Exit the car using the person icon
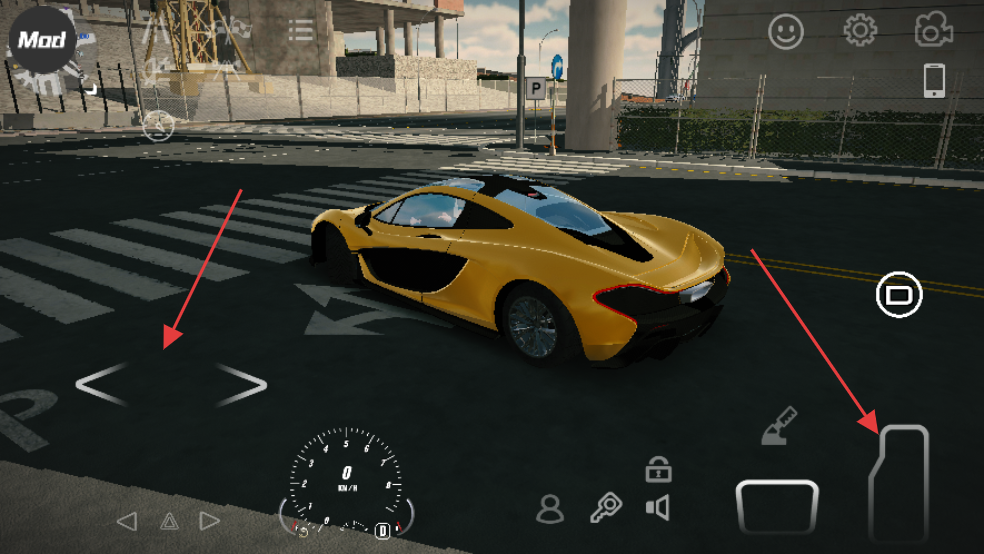The image size is (984, 554). (550, 509)
